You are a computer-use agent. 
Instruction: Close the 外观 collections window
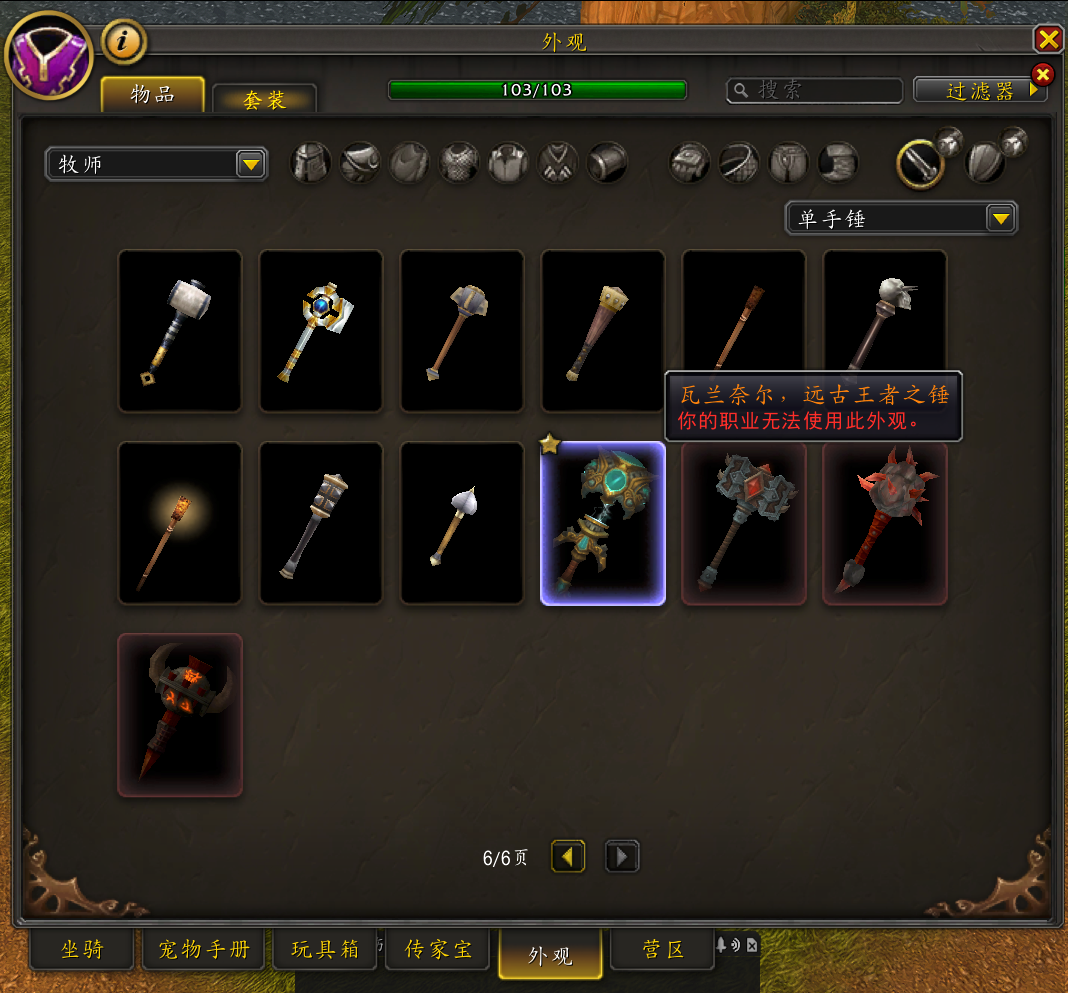pos(1048,39)
